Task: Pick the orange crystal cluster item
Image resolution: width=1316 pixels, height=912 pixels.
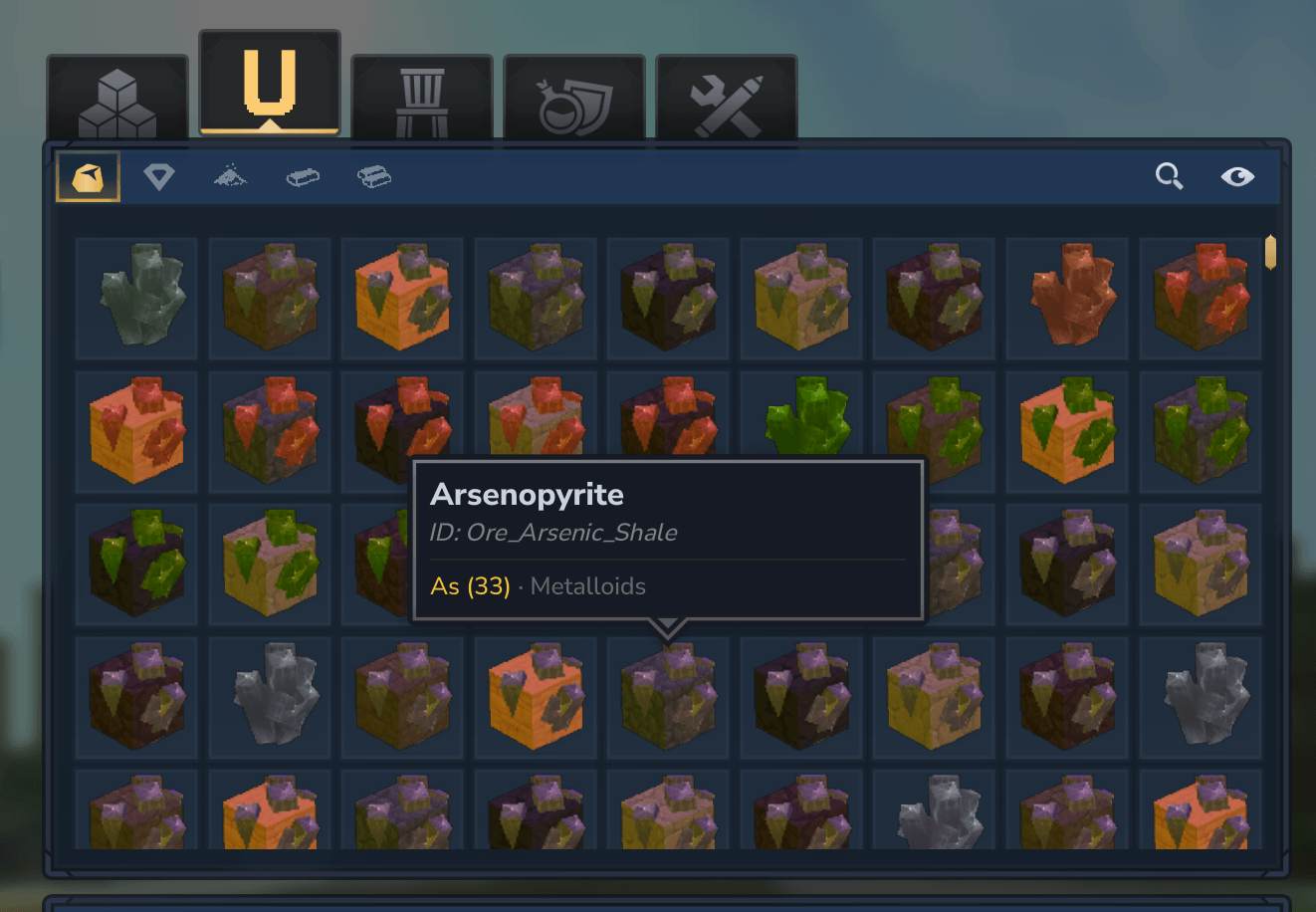Action: pos(1067,297)
